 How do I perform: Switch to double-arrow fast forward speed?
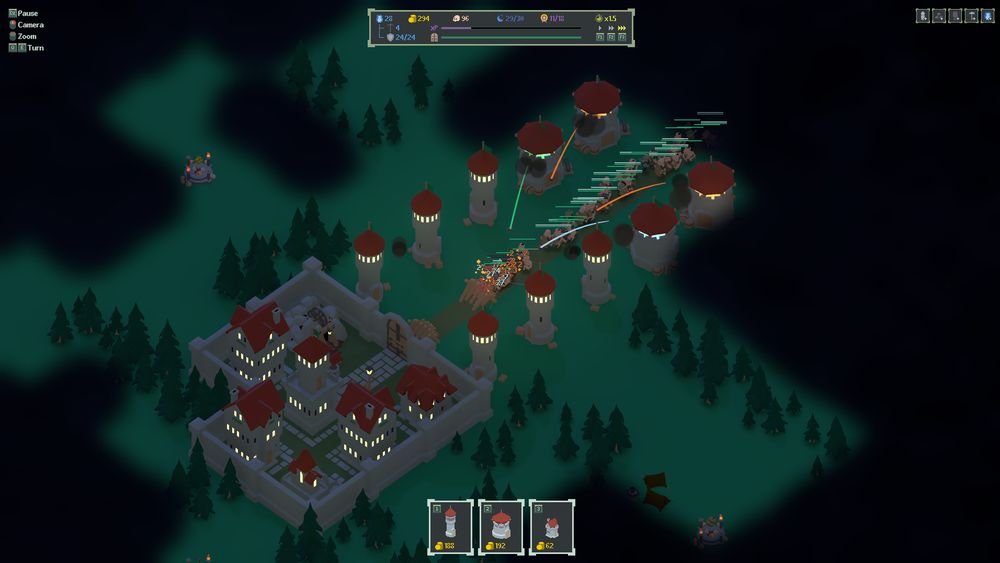(611, 28)
